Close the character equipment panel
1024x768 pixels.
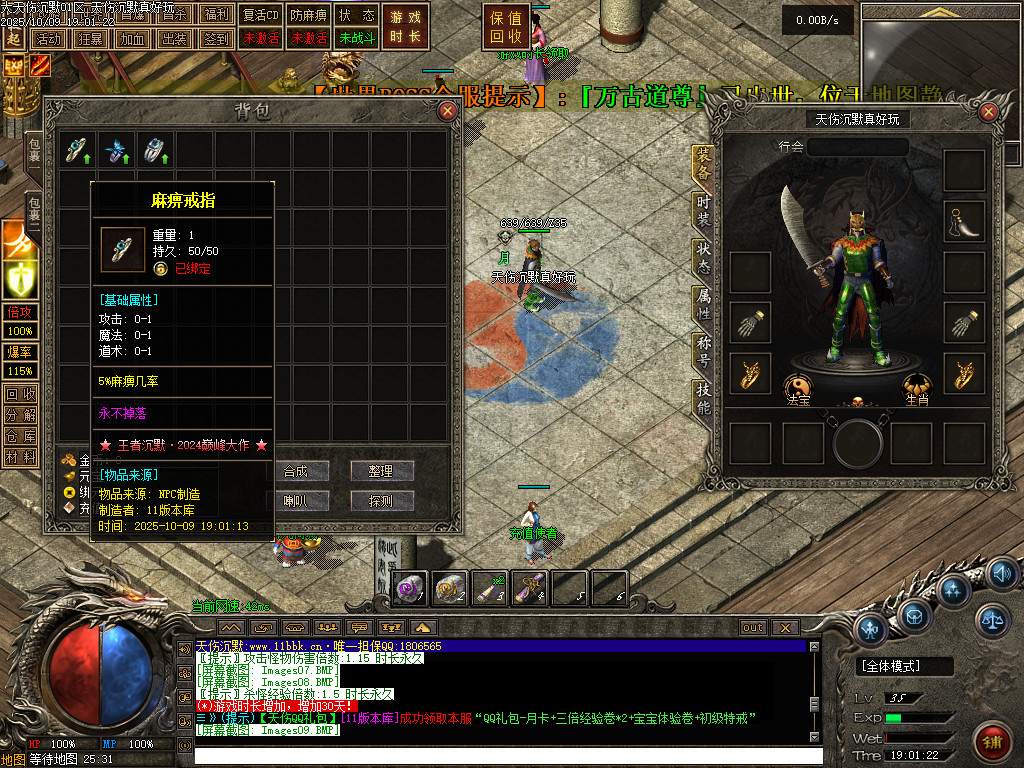[x=990, y=112]
